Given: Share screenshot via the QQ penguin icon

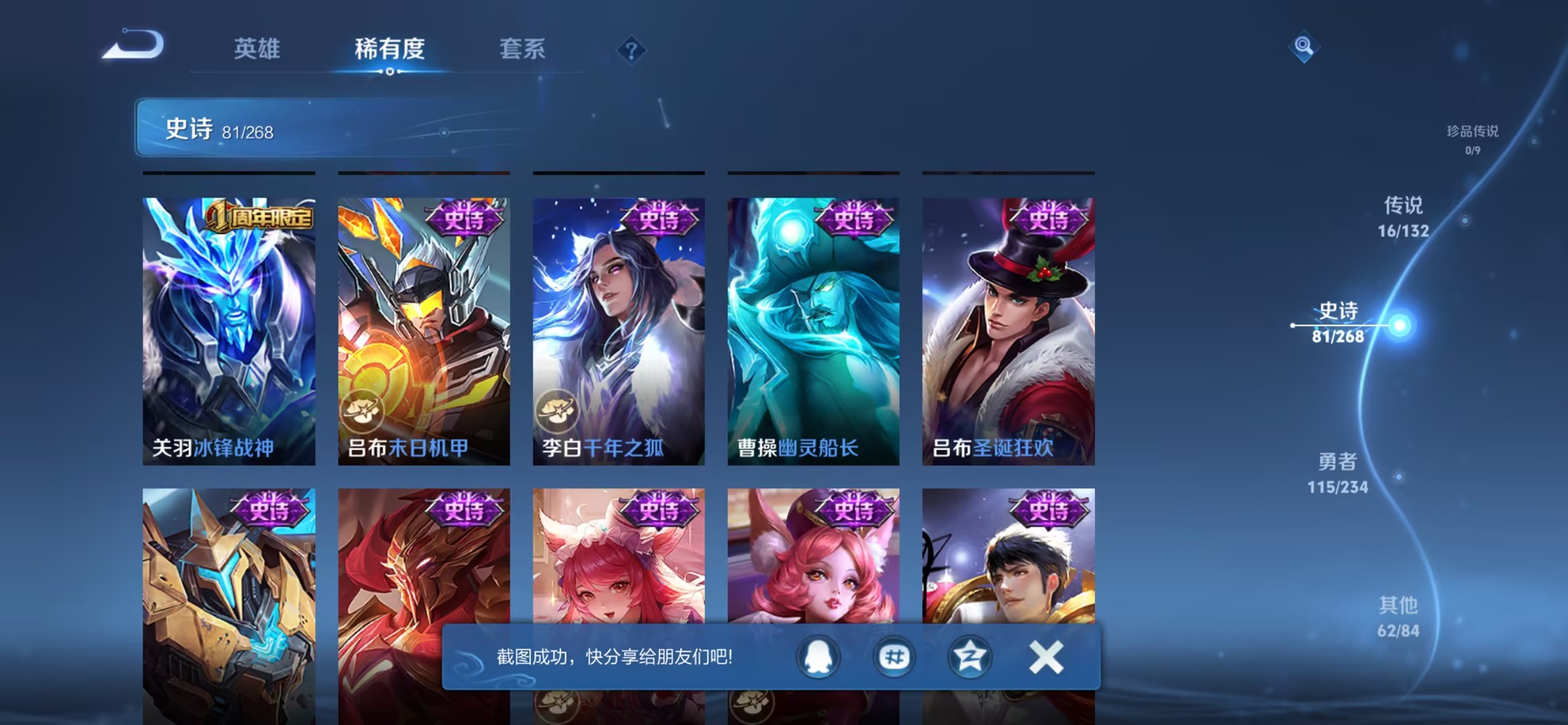Looking at the screenshot, I should pos(816,657).
